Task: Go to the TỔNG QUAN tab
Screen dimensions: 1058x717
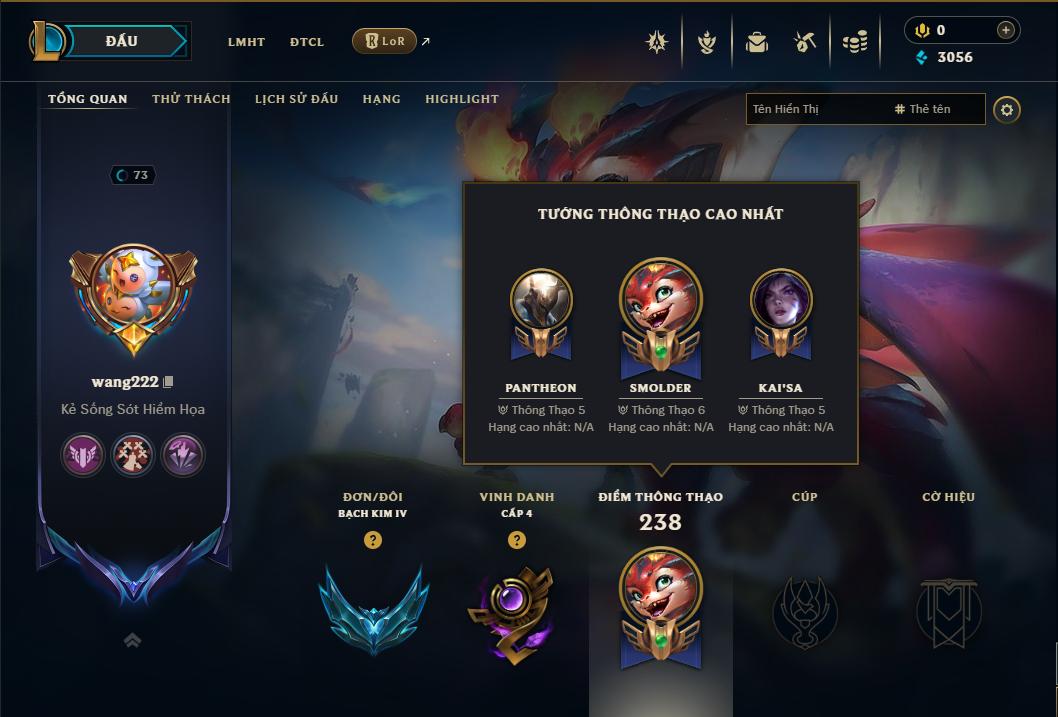Action: point(88,99)
